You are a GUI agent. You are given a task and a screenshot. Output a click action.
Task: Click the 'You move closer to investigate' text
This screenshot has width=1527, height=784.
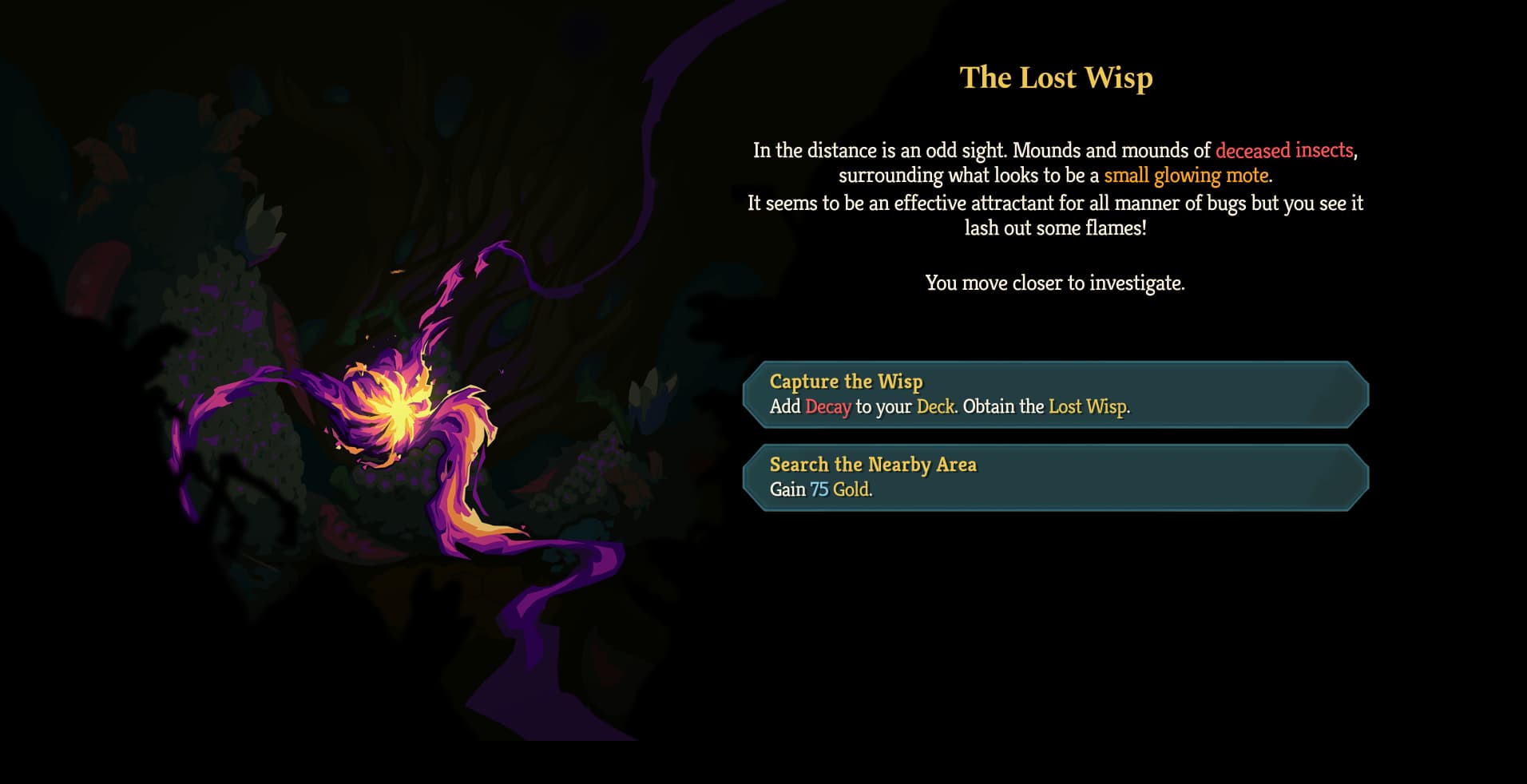pos(1056,282)
